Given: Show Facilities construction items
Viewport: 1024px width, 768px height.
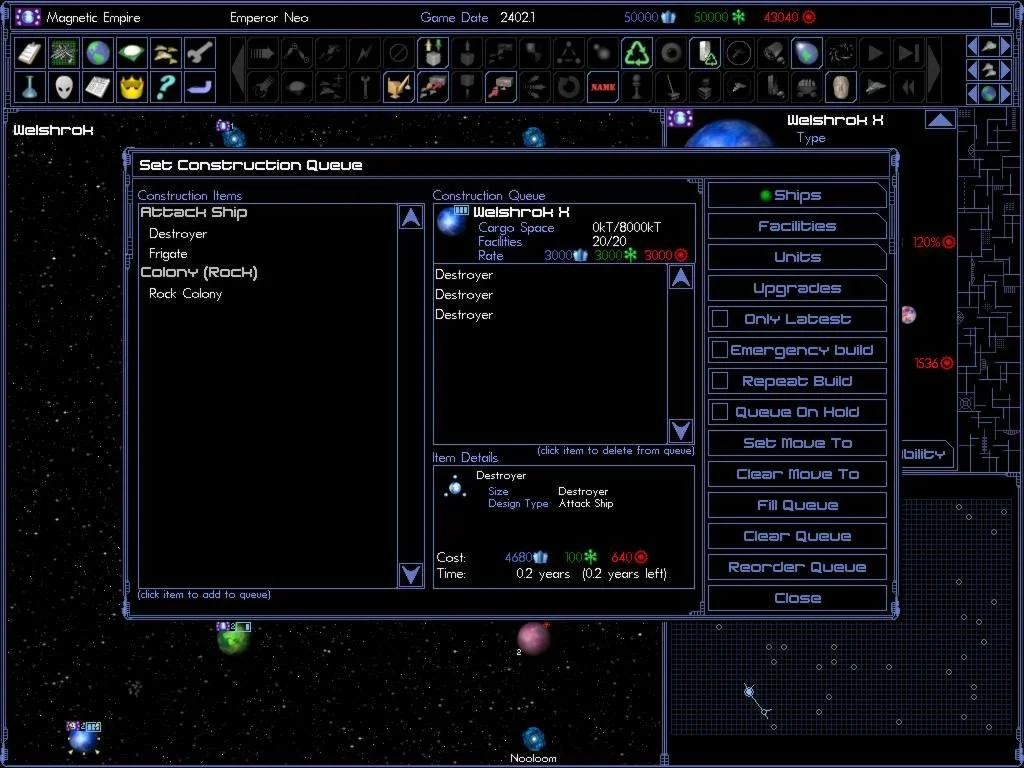Looking at the screenshot, I should [797, 227].
